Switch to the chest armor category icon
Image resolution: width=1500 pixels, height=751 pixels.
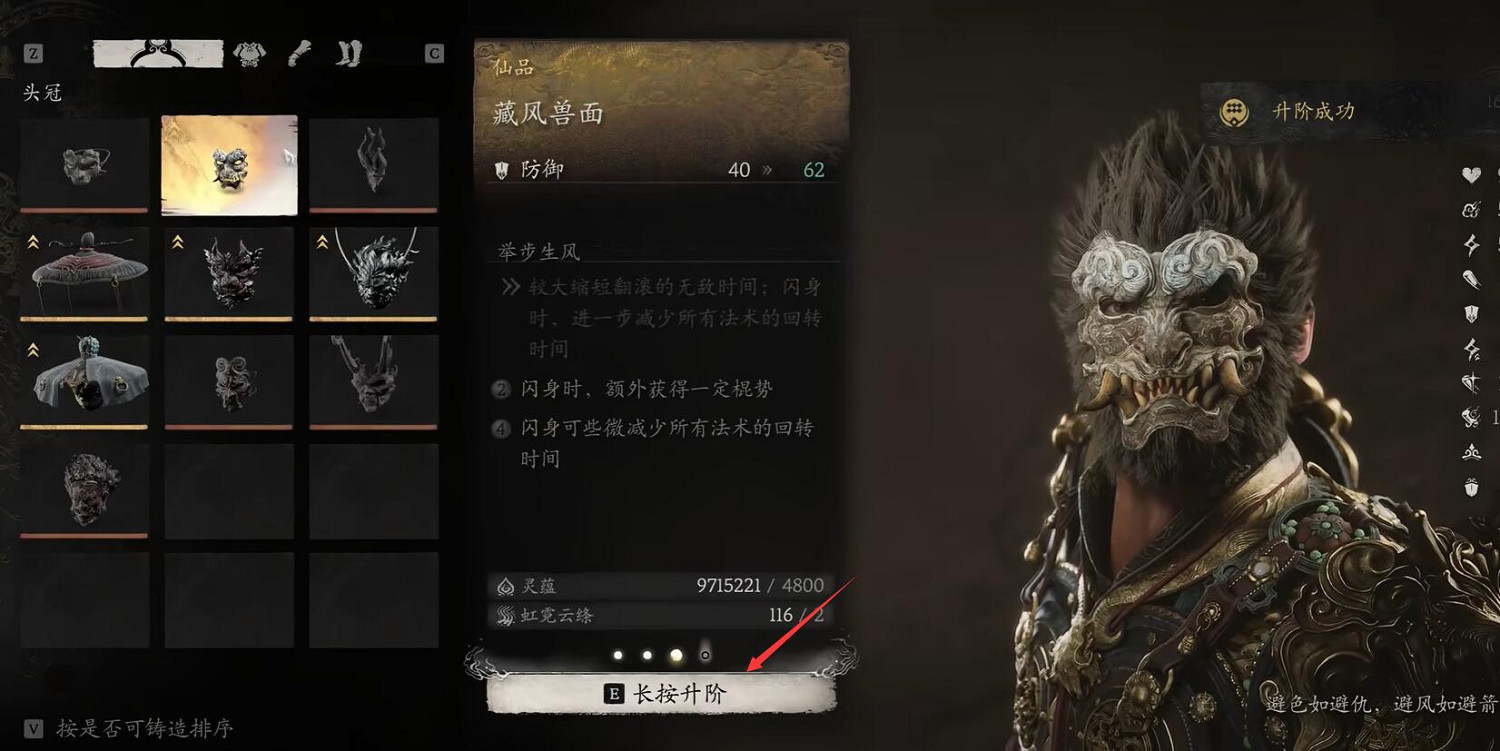pos(250,51)
